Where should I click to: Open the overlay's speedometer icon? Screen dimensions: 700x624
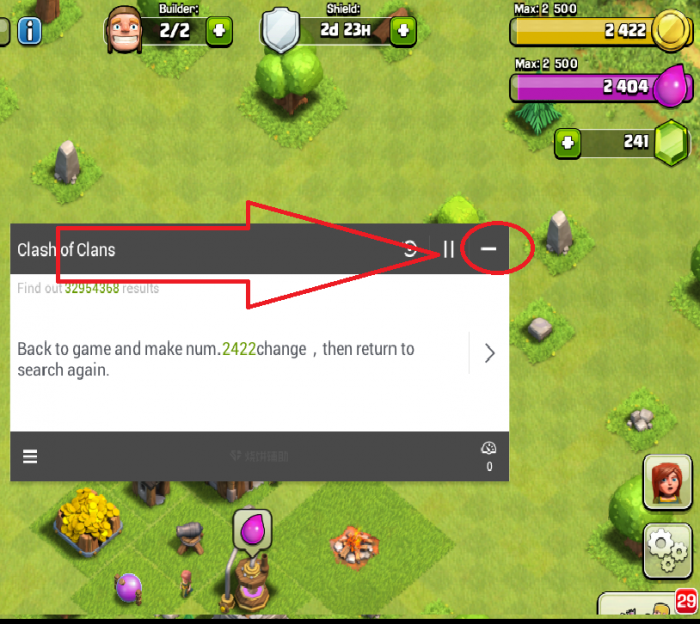click(x=489, y=450)
